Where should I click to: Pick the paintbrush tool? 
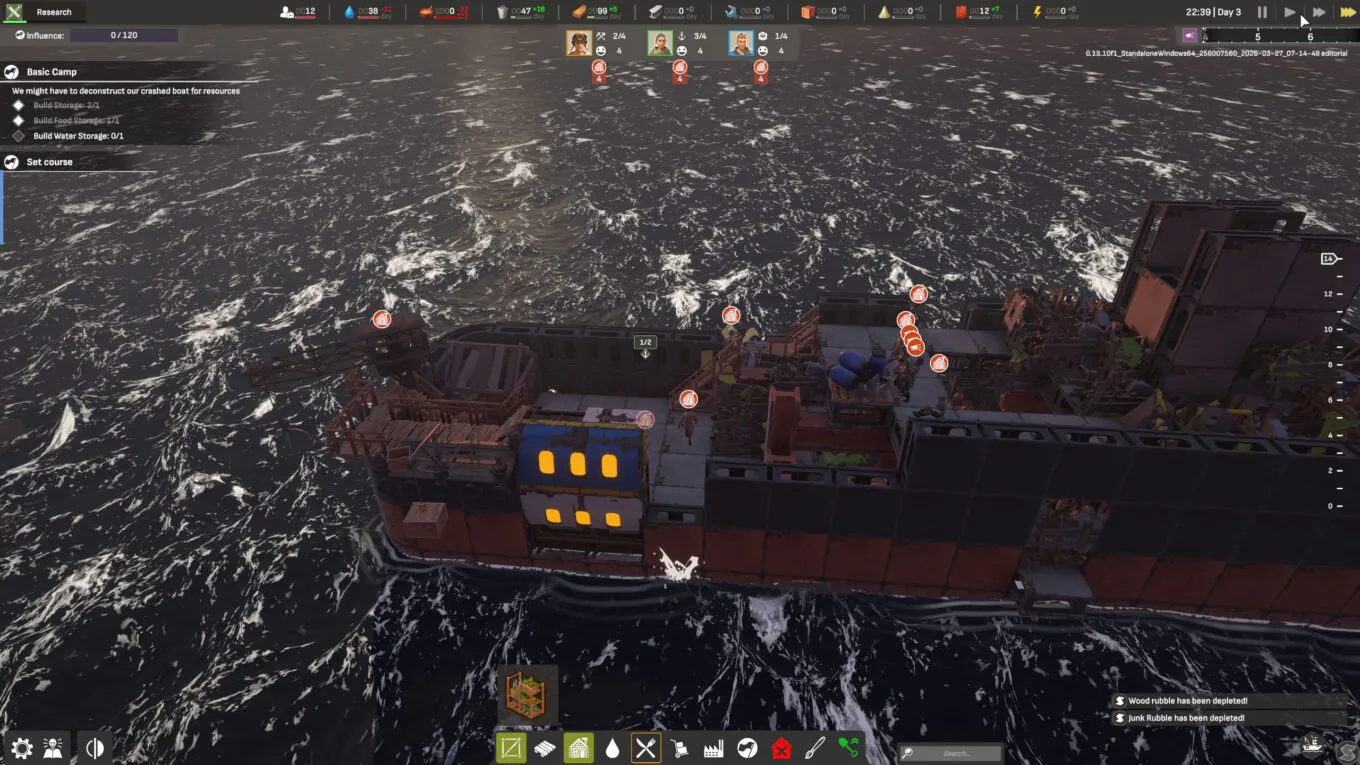(x=815, y=748)
